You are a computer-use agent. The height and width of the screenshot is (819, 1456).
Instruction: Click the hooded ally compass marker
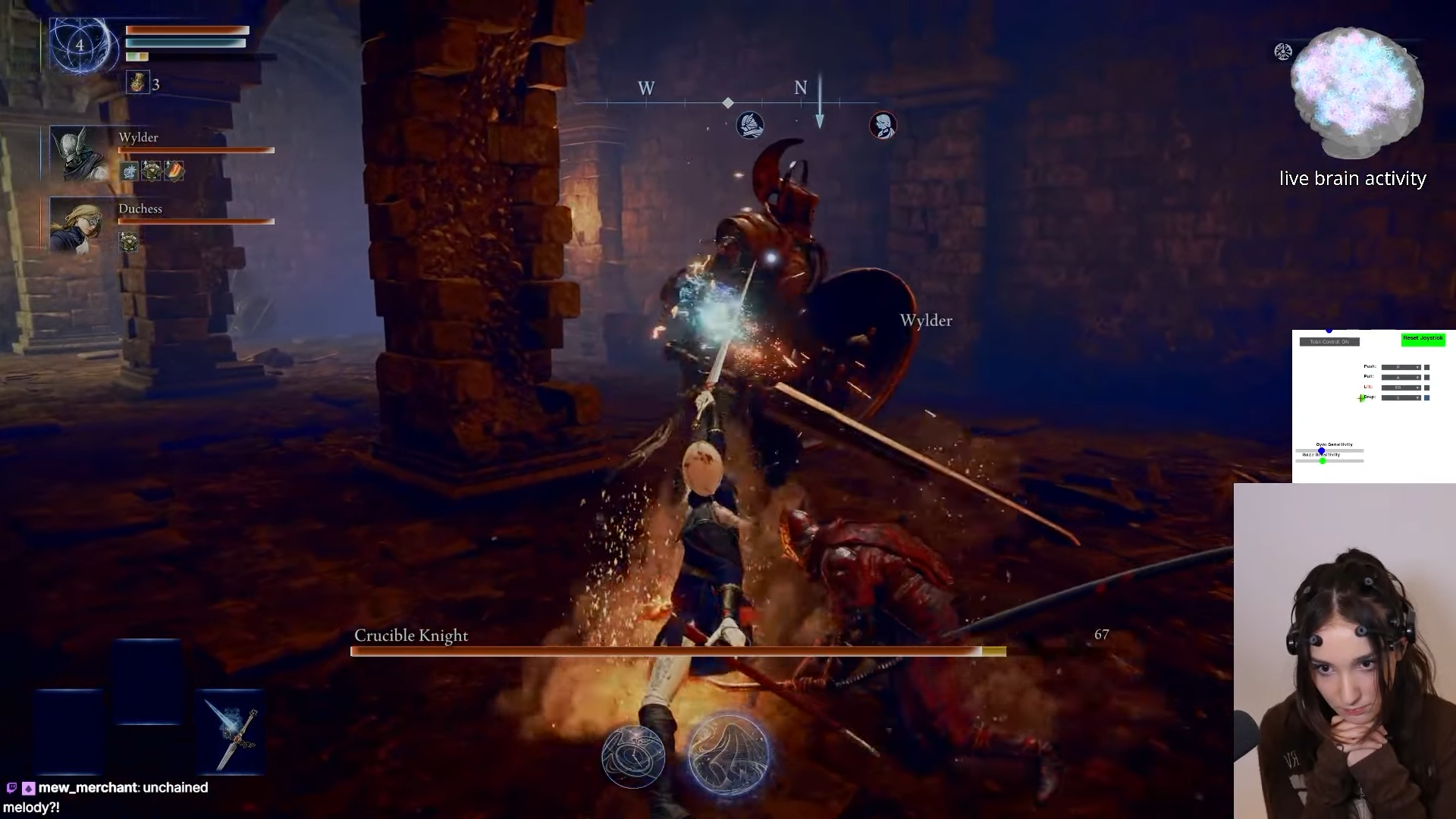pyautogui.click(x=883, y=125)
